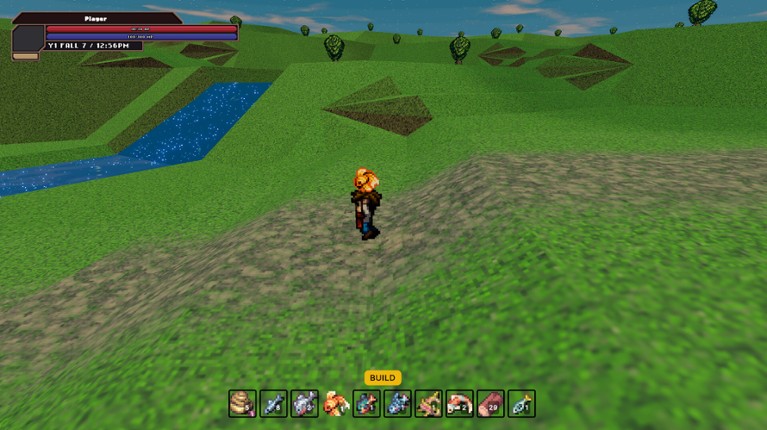Choose the orange goldfish hotbar slot

336,404
